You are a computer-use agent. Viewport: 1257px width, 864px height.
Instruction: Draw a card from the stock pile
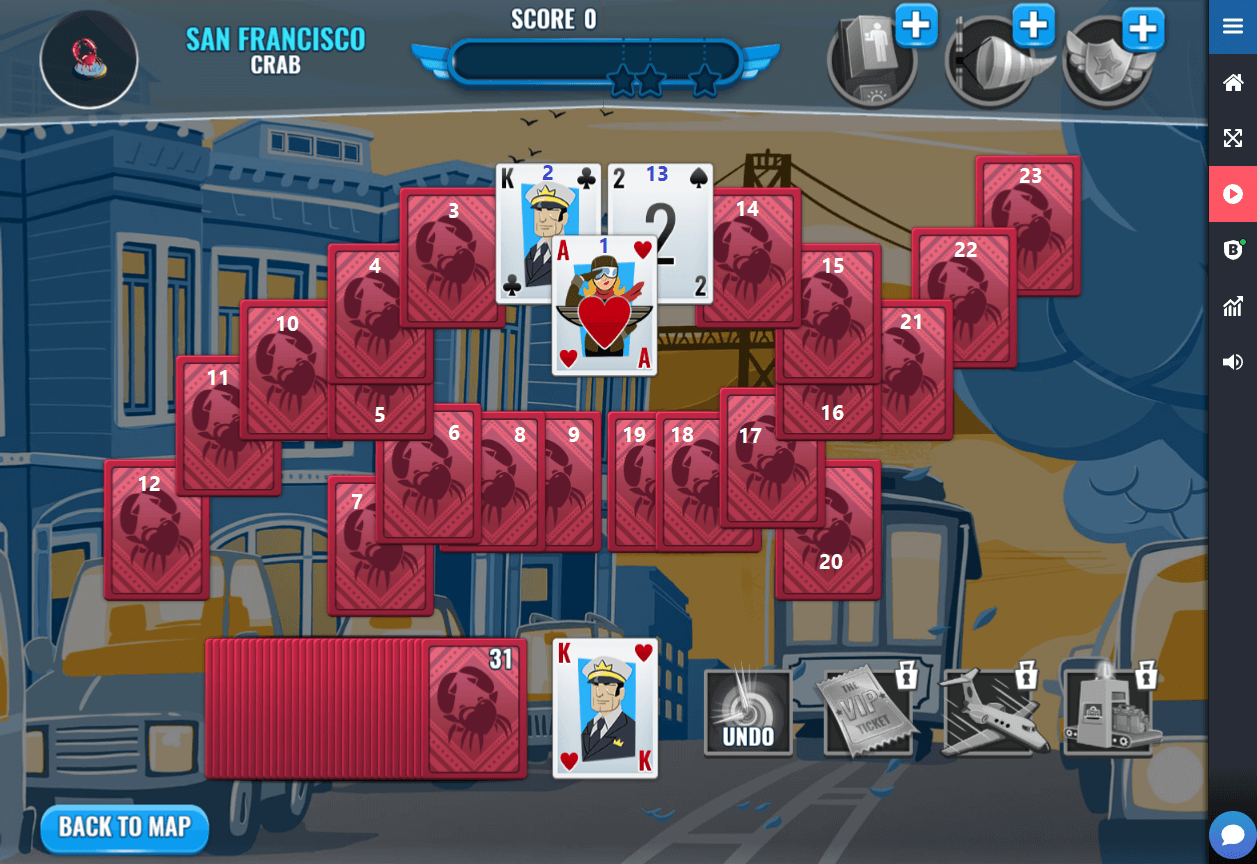pyautogui.click(x=473, y=708)
